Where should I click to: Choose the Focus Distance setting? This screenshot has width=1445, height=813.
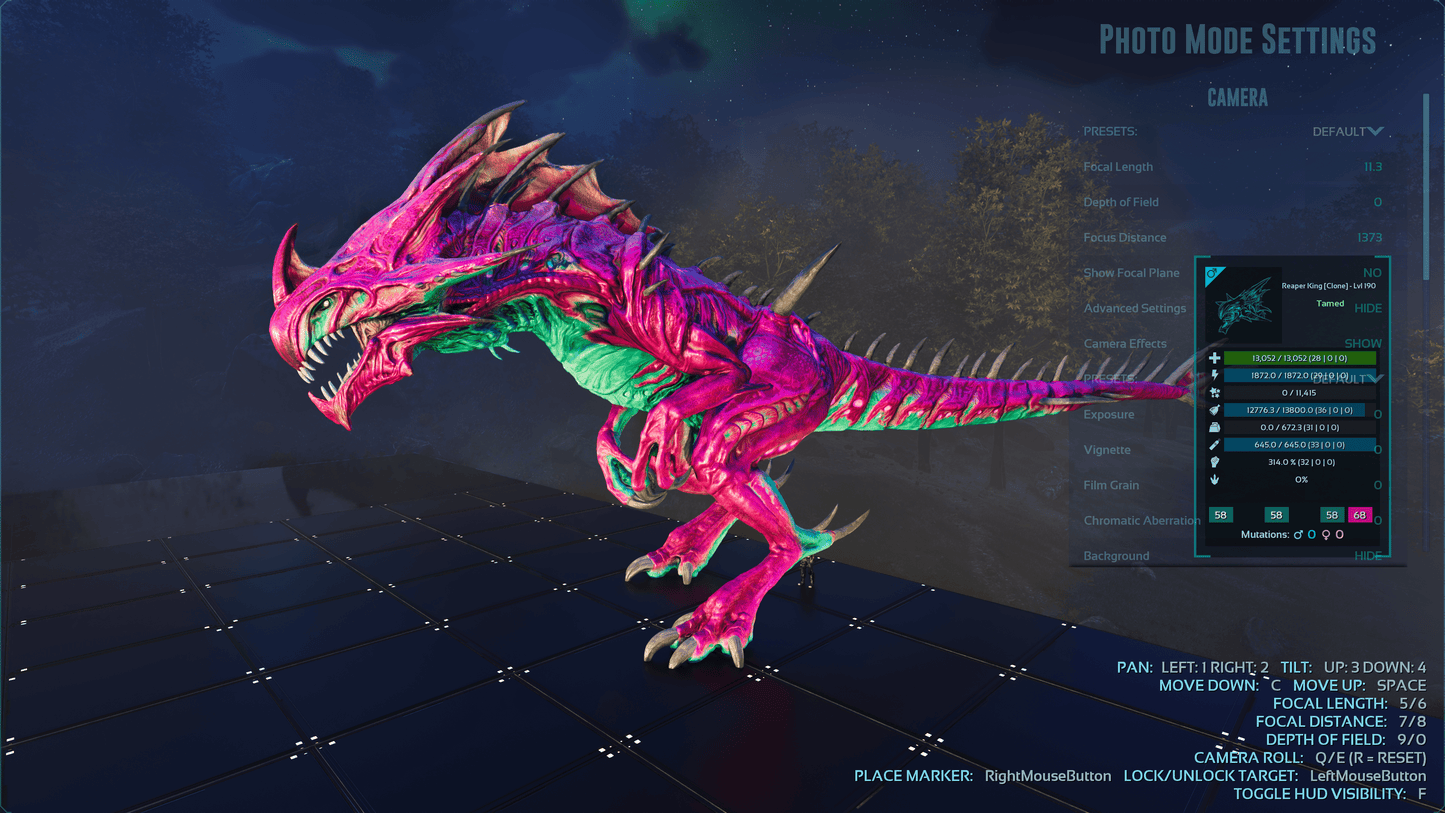coord(1124,238)
